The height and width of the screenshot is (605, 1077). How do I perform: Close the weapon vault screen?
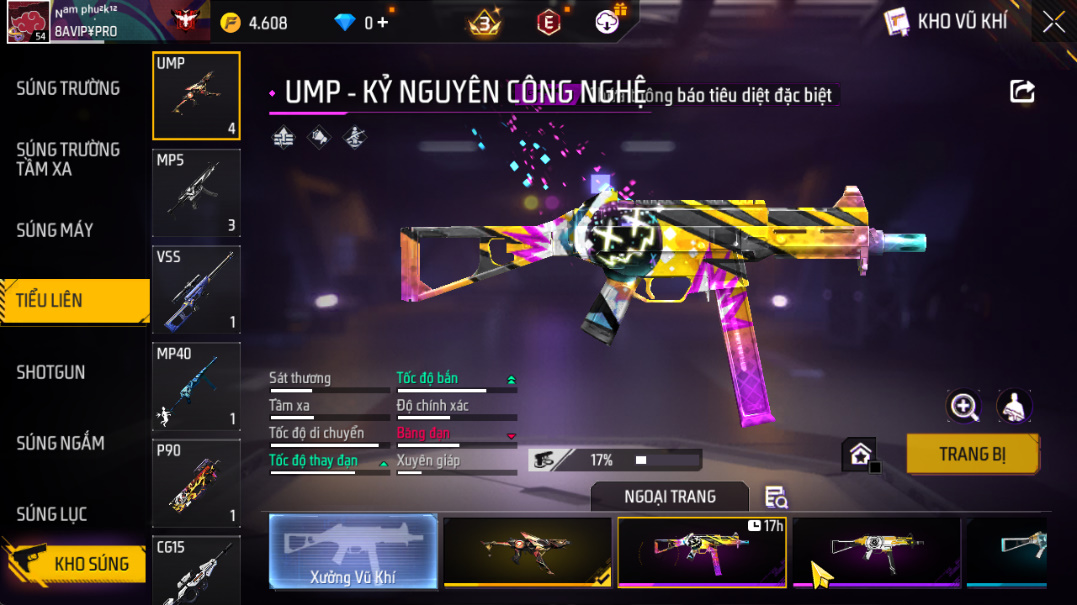pos(1053,22)
